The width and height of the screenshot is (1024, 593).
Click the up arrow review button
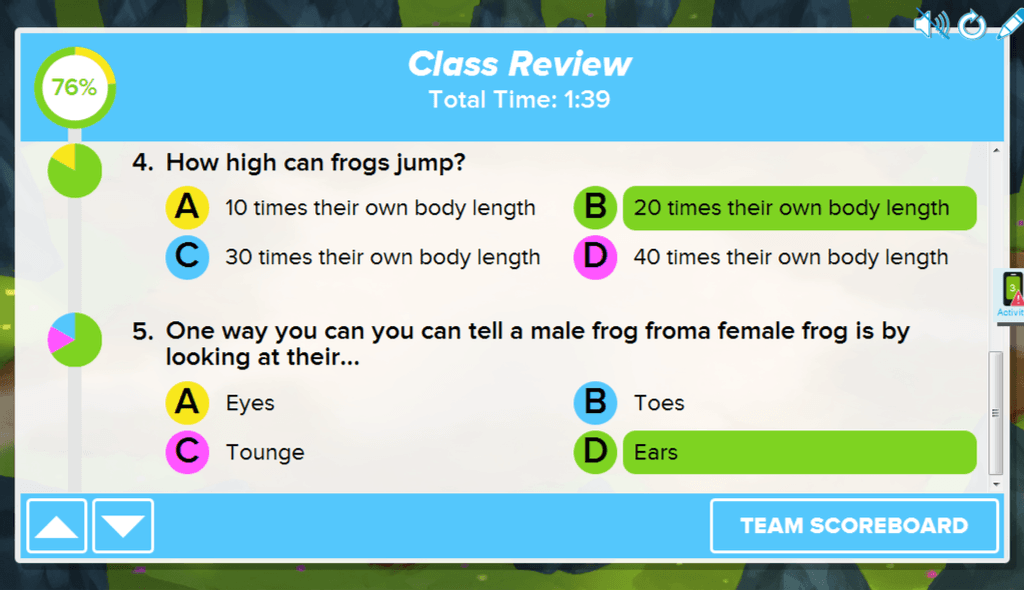pyautogui.click(x=56, y=526)
